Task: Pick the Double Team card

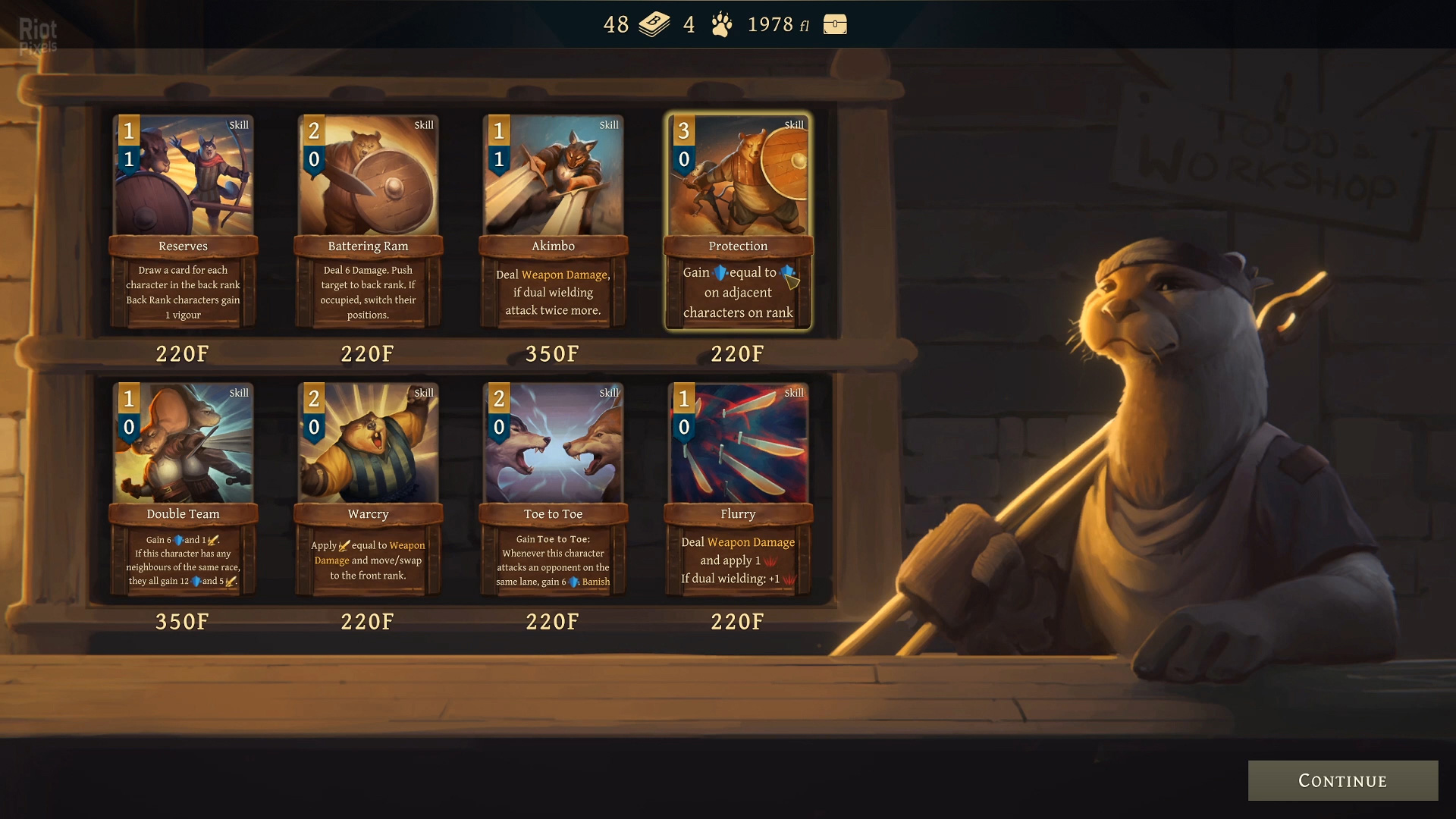Action: [x=183, y=489]
